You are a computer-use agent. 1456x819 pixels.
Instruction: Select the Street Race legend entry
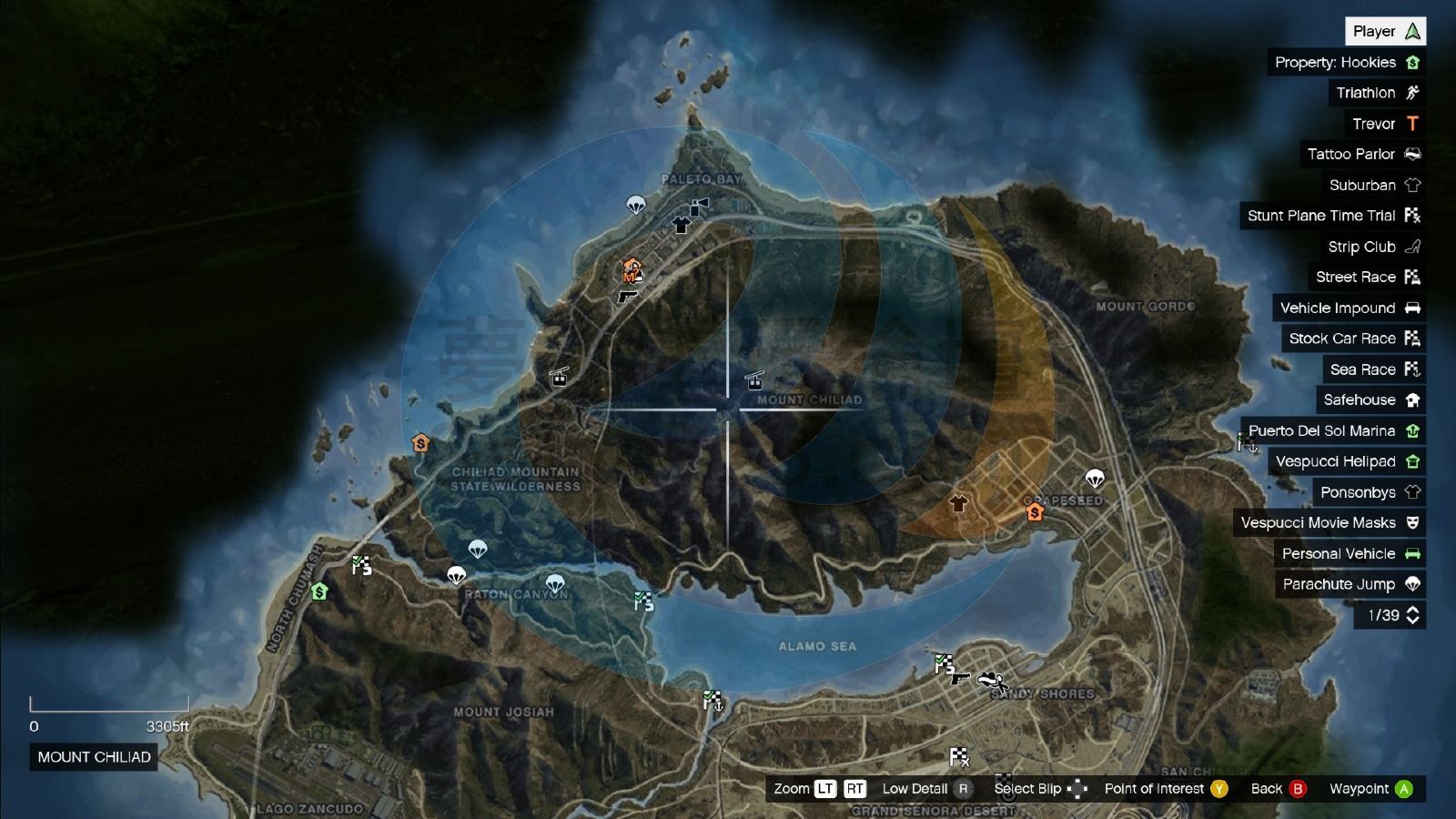click(1366, 277)
